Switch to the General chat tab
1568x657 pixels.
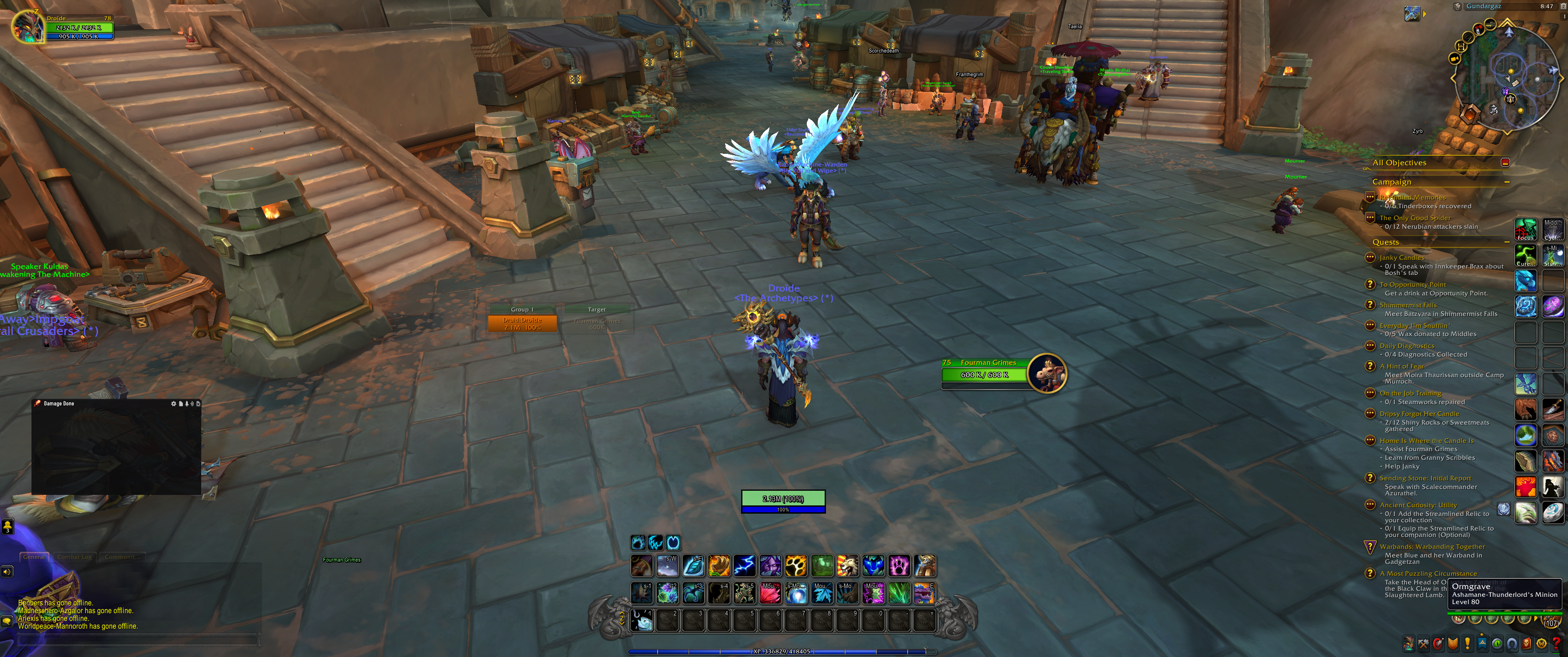tap(34, 557)
